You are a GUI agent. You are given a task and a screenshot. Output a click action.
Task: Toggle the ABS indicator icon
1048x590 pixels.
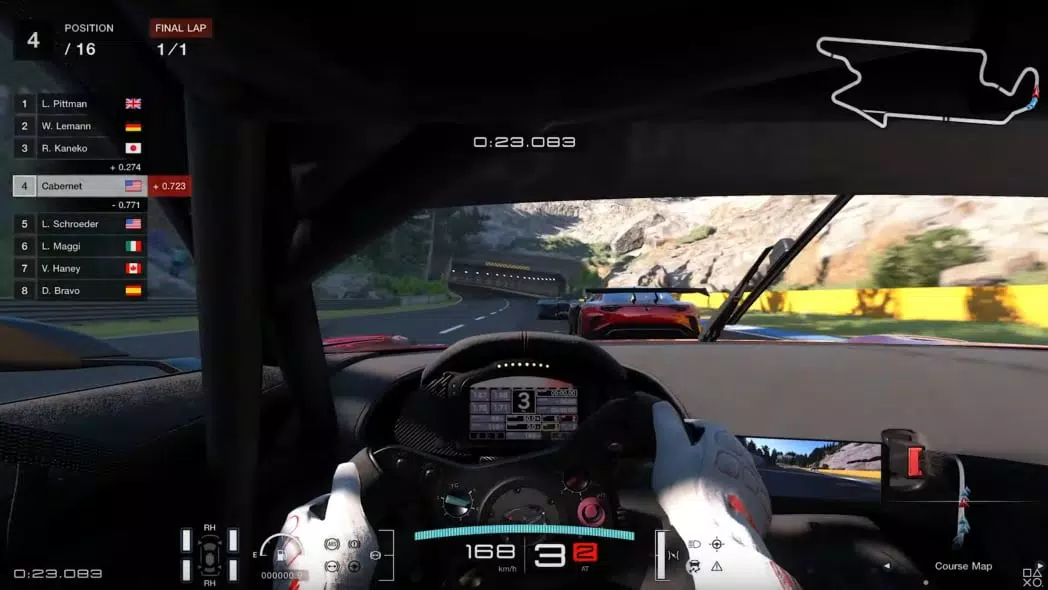tap(332, 545)
